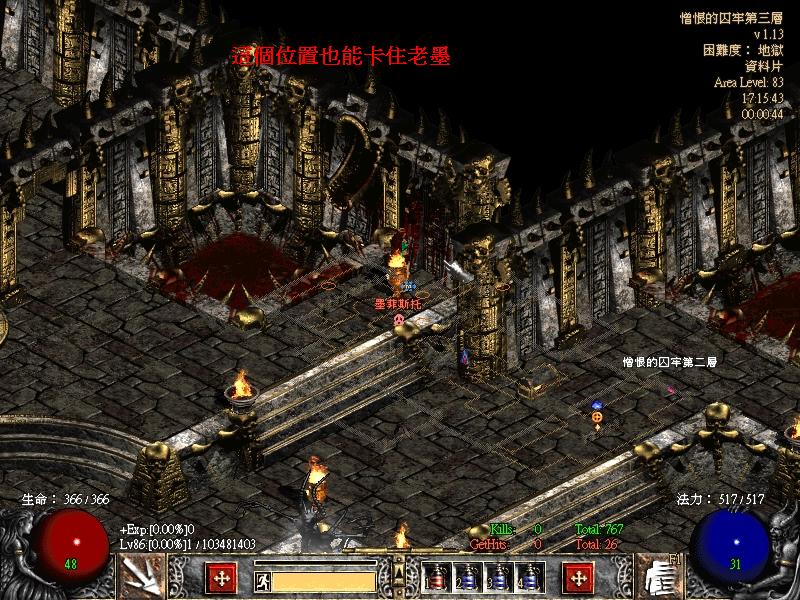Image resolution: width=800 pixels, height=600 pixels.
Task: Click the red skill points button right of the belt
Action: [x=578, y=577]
